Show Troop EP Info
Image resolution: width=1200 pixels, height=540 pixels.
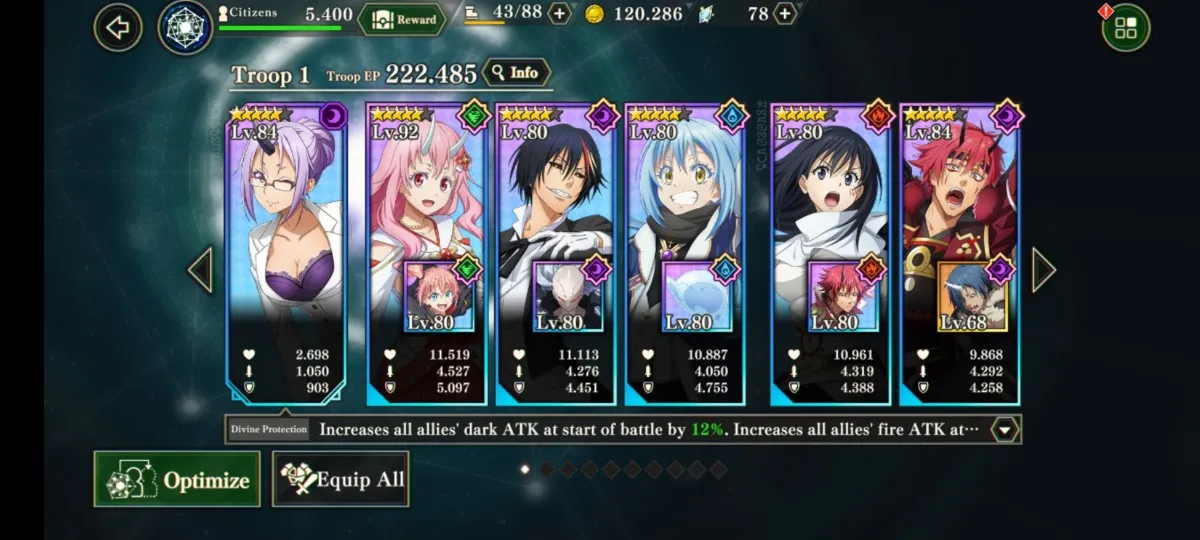click(x=515, y=73)
